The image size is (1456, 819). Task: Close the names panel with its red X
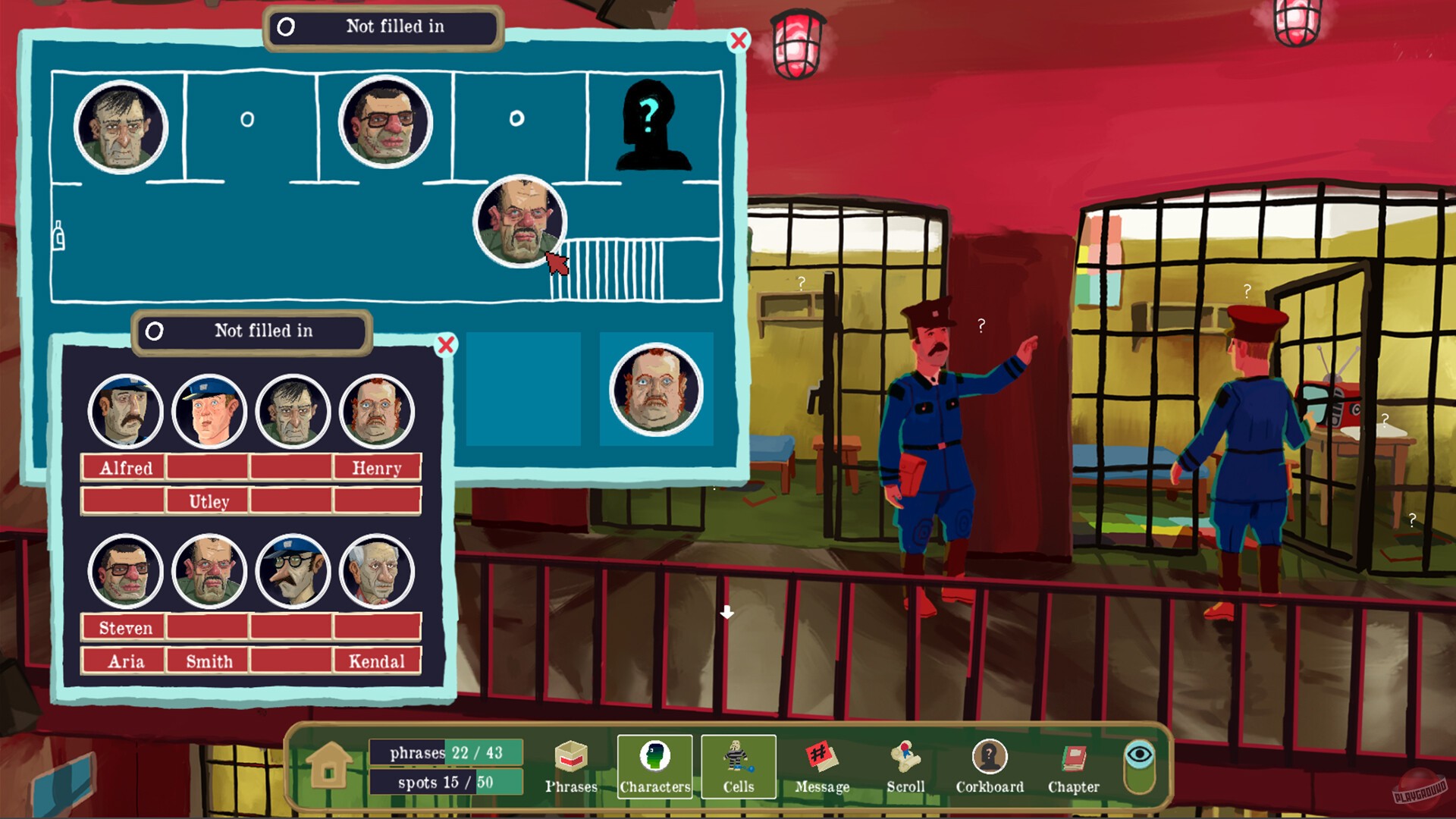pyautogui.click(x=447, y=344)
